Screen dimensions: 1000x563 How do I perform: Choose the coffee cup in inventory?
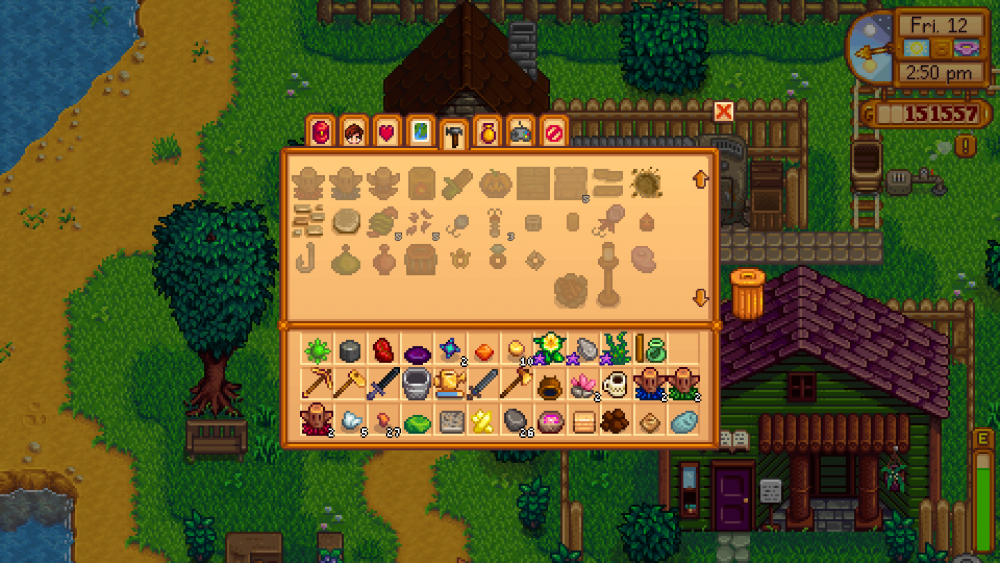(x=616, y=383)
